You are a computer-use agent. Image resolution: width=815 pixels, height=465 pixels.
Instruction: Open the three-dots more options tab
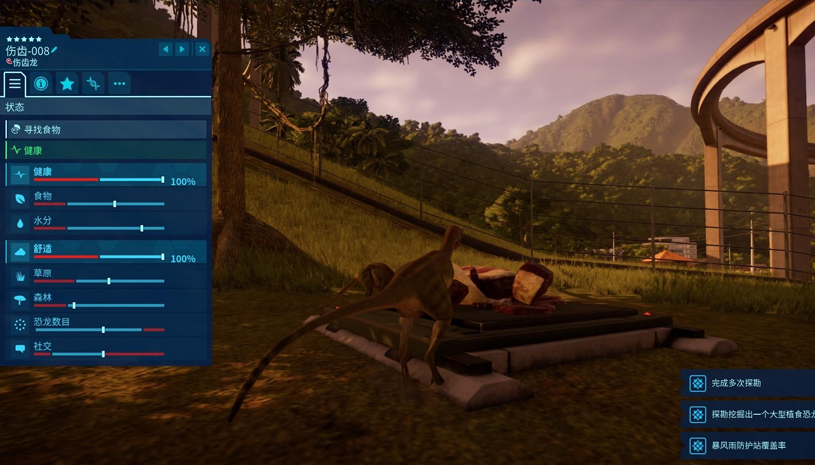[x=119, y=84]
